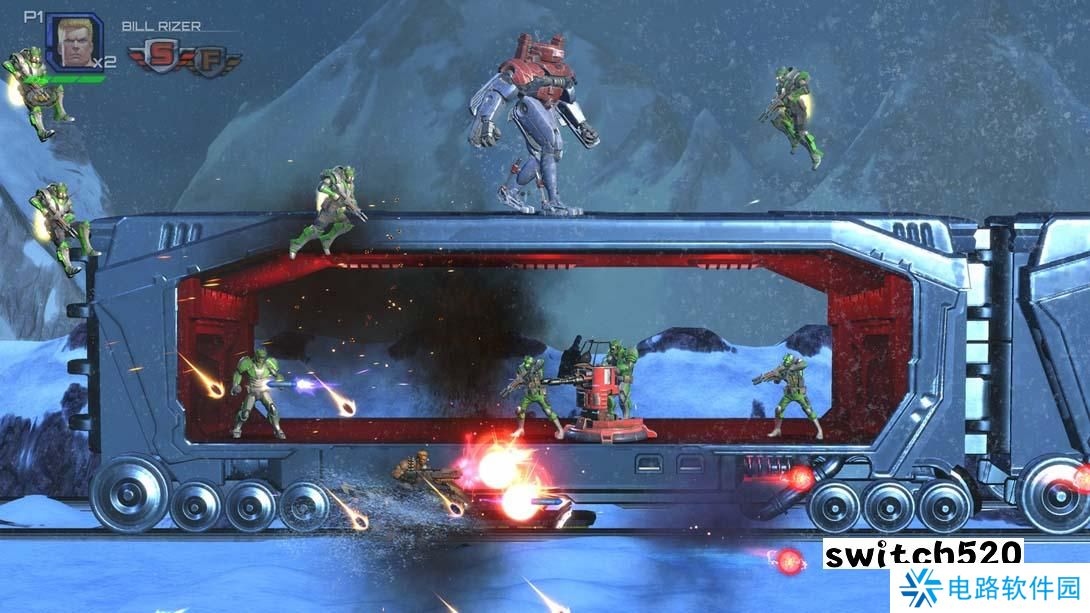
Task: Click Bill Rizer's character portrait
Action: pos(73,43)
